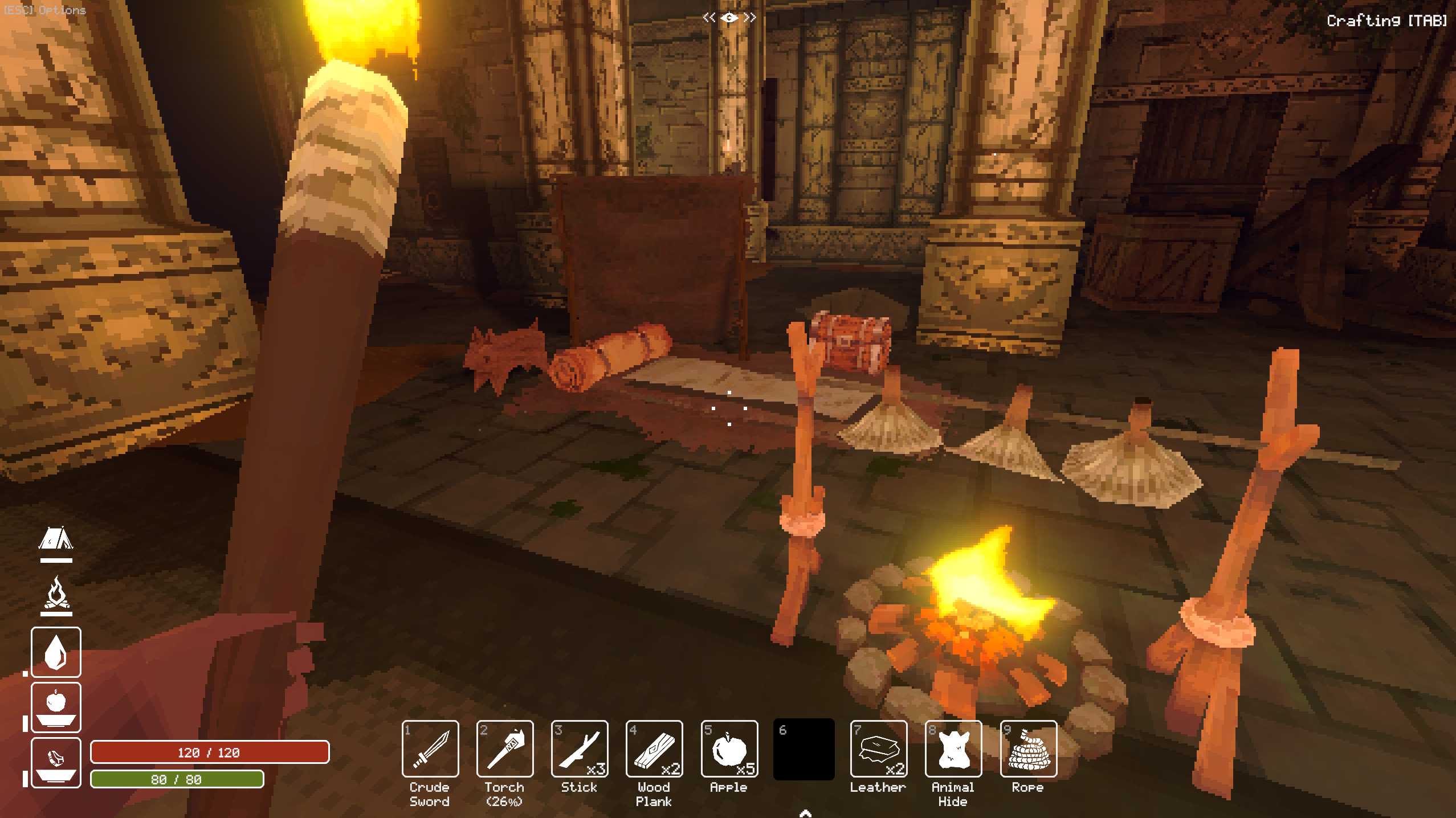Screen dimensions: 1456x818
Task: Click the eye view-mode icon
Action: [x=729, y=18]
